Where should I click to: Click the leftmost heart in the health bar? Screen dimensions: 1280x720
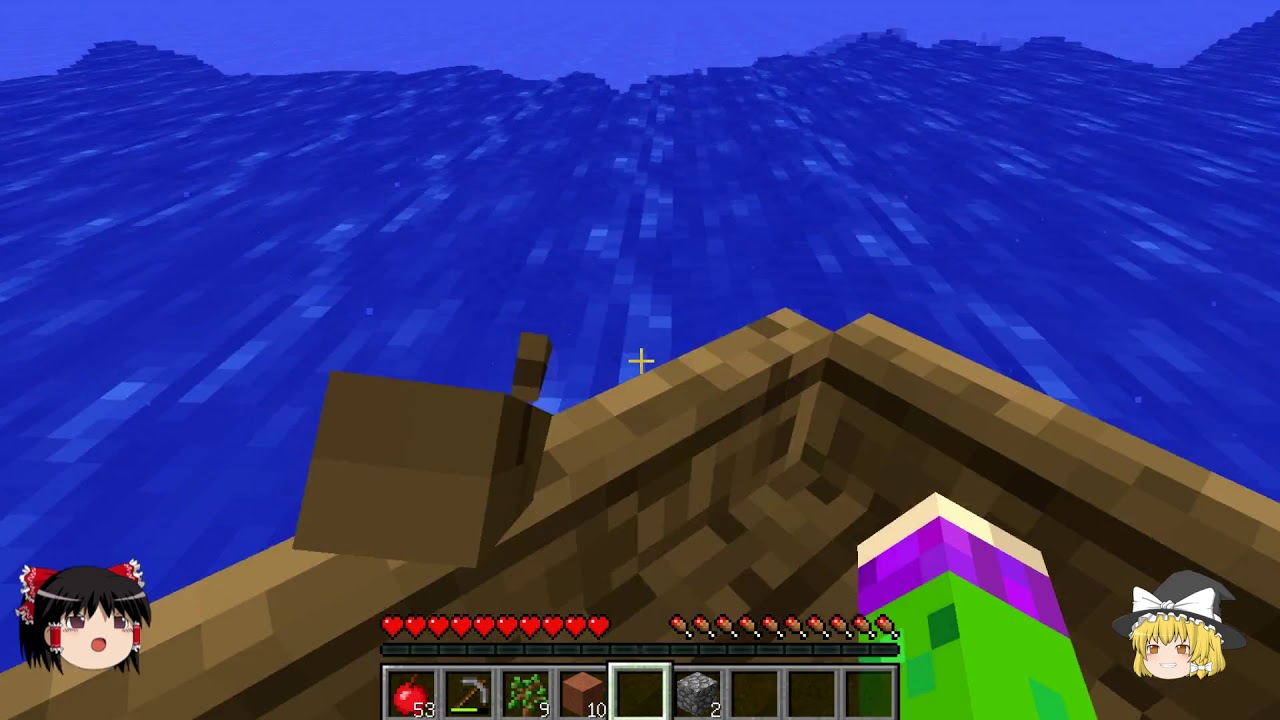click(394, 625)
